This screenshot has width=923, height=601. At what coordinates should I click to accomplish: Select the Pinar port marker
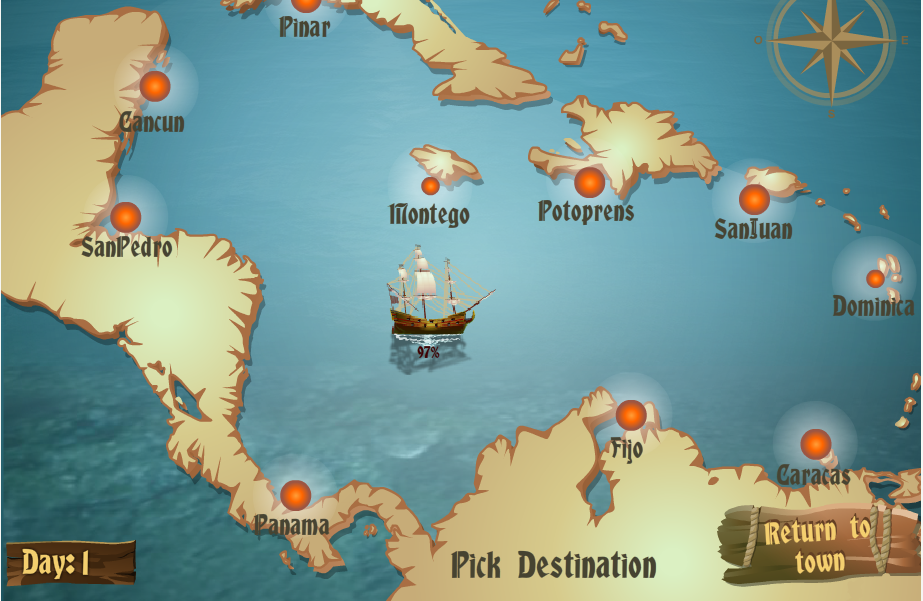(306, 4)
